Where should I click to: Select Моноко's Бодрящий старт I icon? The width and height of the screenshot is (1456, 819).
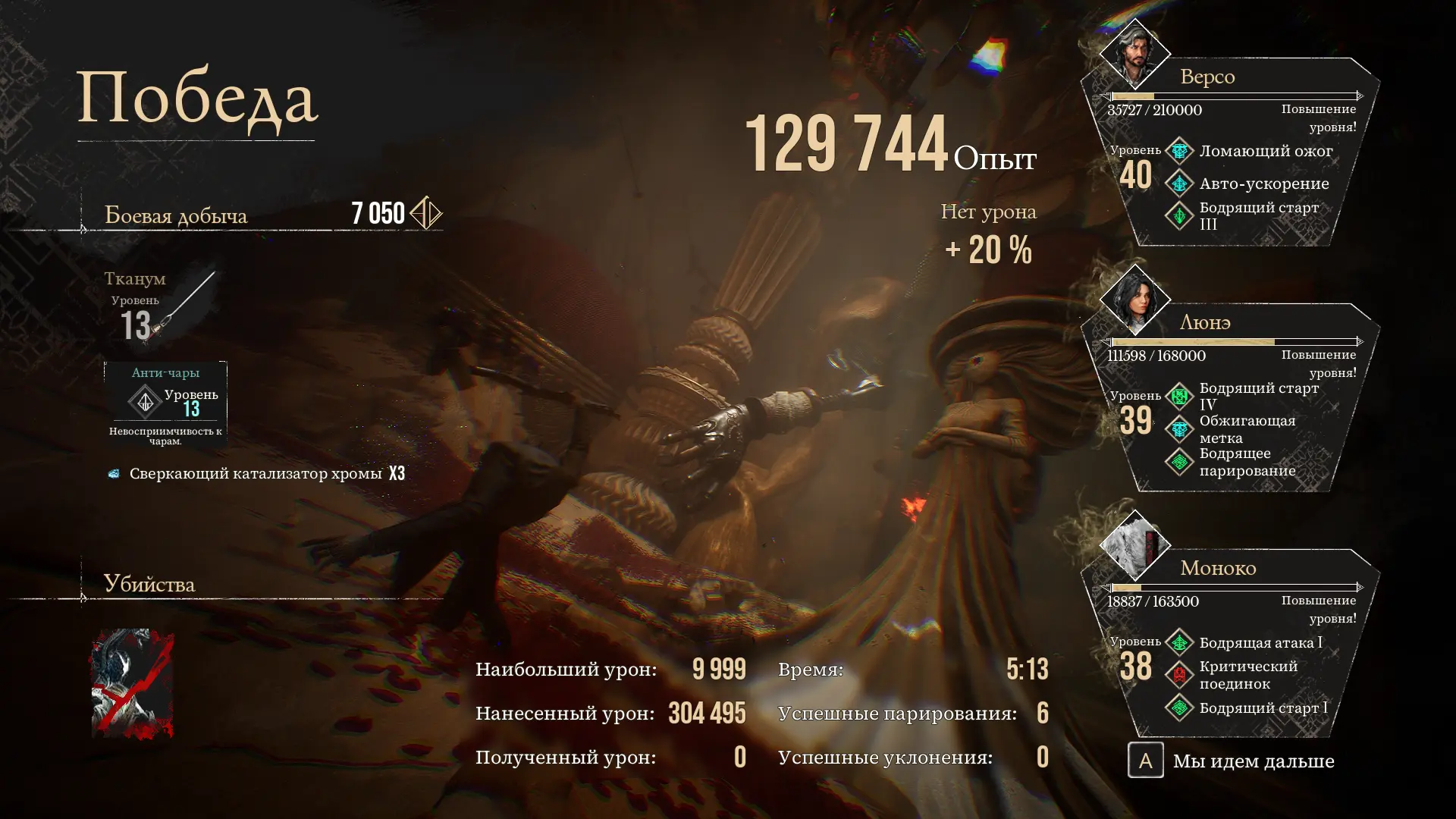pos(1179,708)
